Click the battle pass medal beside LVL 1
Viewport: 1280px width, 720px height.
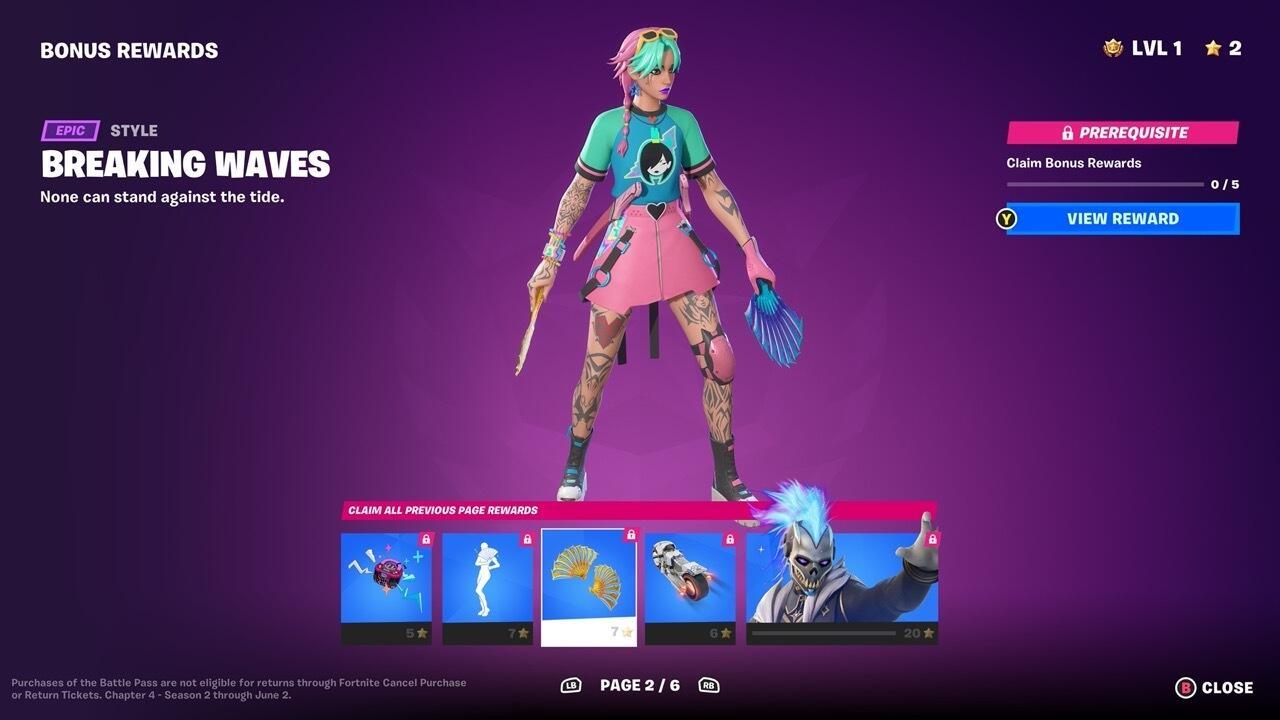click(1113, 46)
